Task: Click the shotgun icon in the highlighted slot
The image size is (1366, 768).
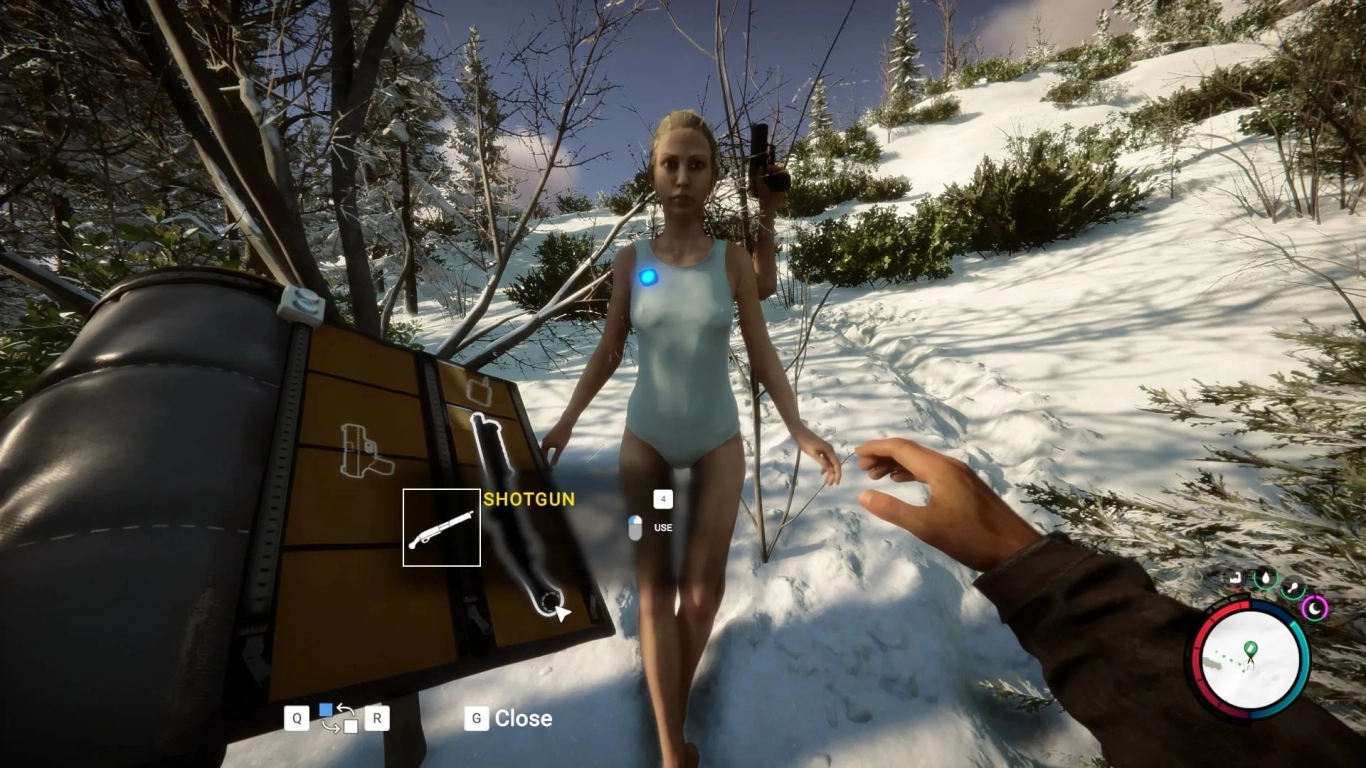Action: point(441,528)
